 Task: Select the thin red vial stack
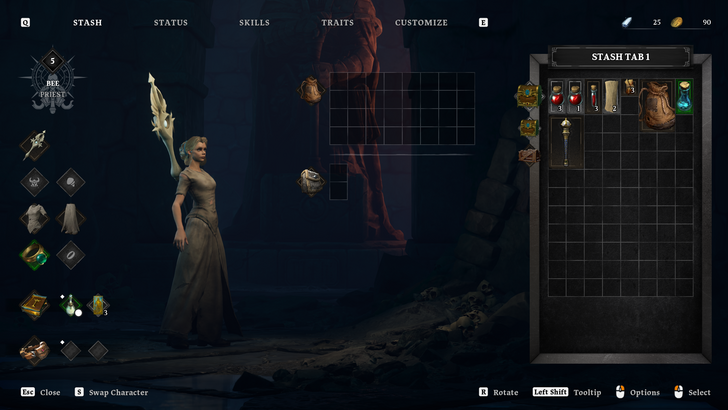594,97
